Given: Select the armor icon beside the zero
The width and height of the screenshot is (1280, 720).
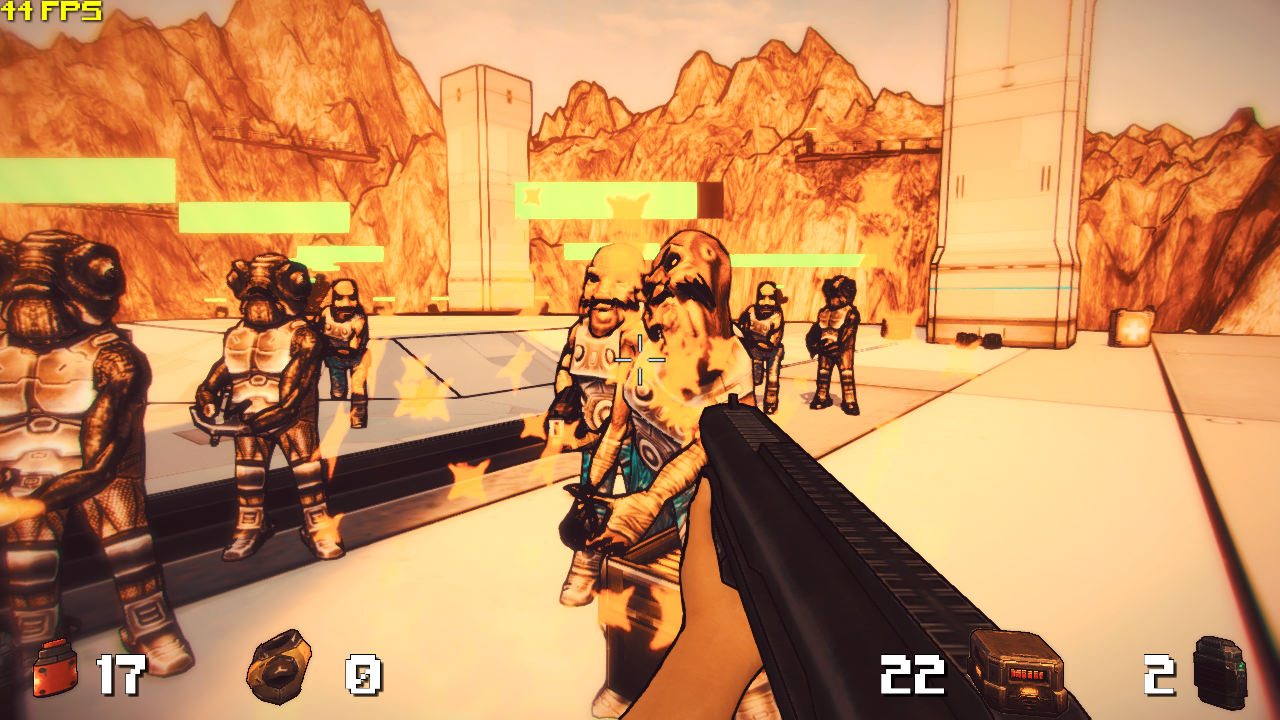Looking at the screenshot, I should (x=279, y=666).
